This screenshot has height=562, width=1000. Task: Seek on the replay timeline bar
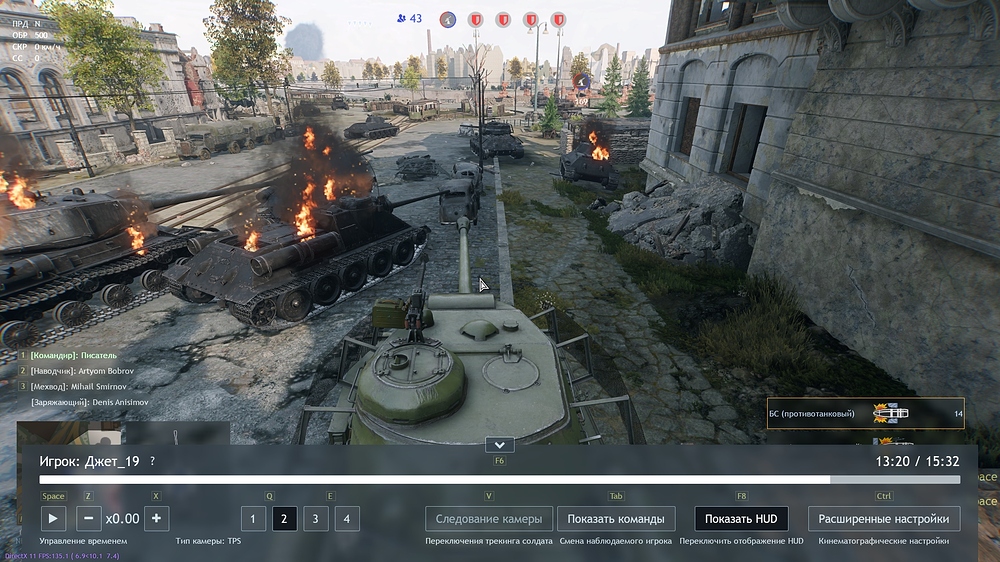tap(500, 480)
